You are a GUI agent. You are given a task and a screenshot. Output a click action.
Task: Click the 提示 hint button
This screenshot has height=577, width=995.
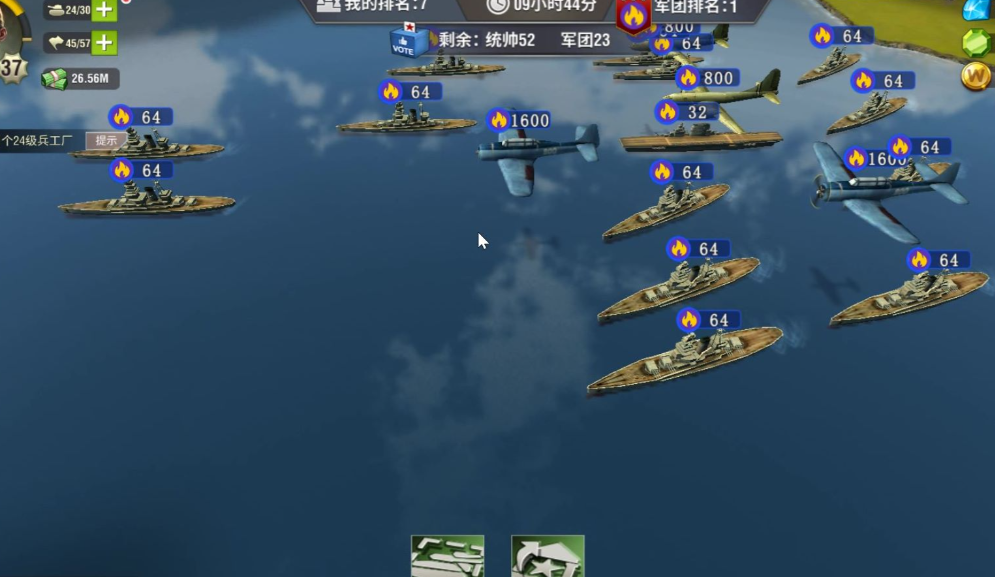(106, 141)
